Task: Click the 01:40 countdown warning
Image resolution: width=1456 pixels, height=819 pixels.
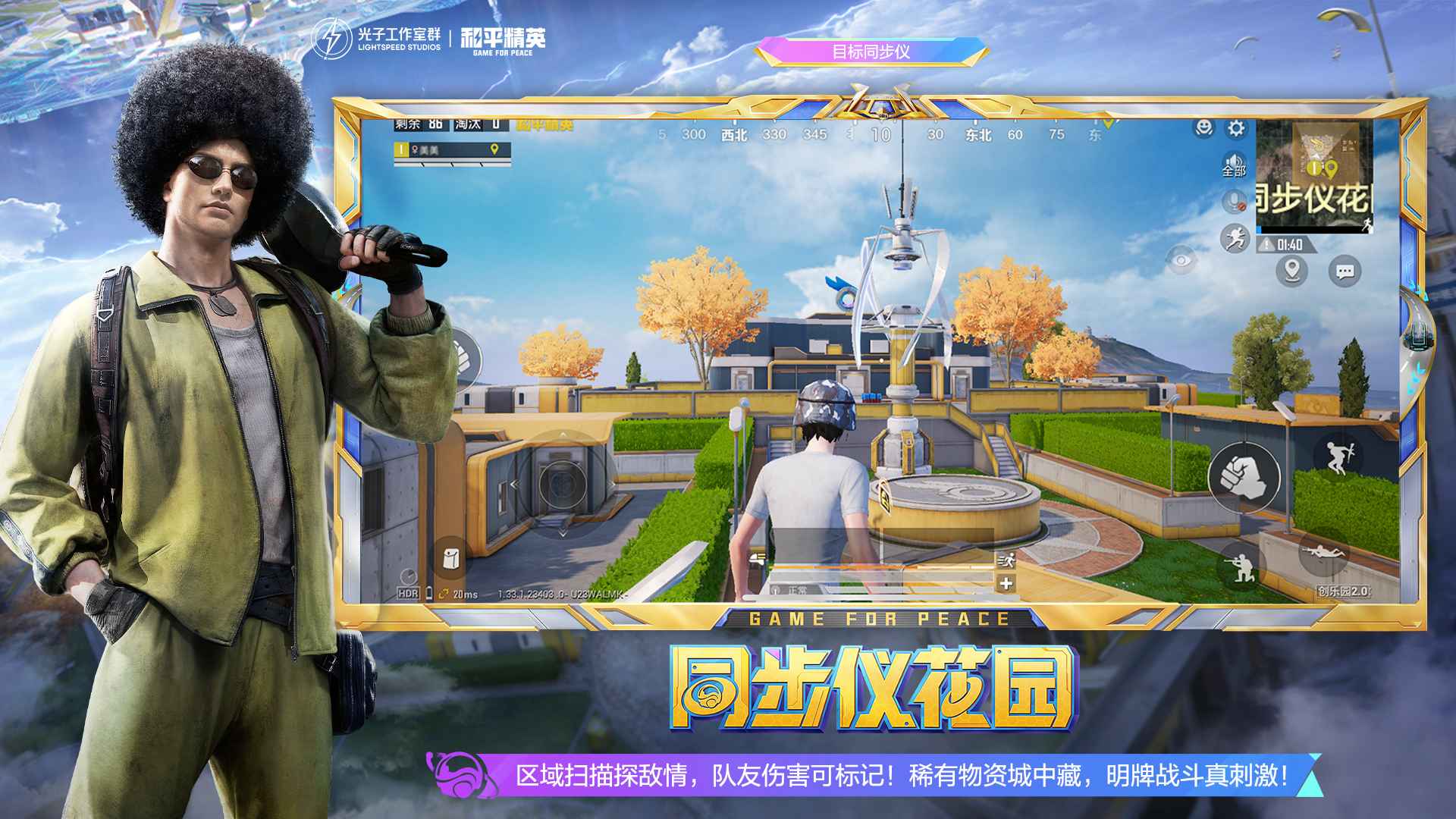Action: [1289, 244]
